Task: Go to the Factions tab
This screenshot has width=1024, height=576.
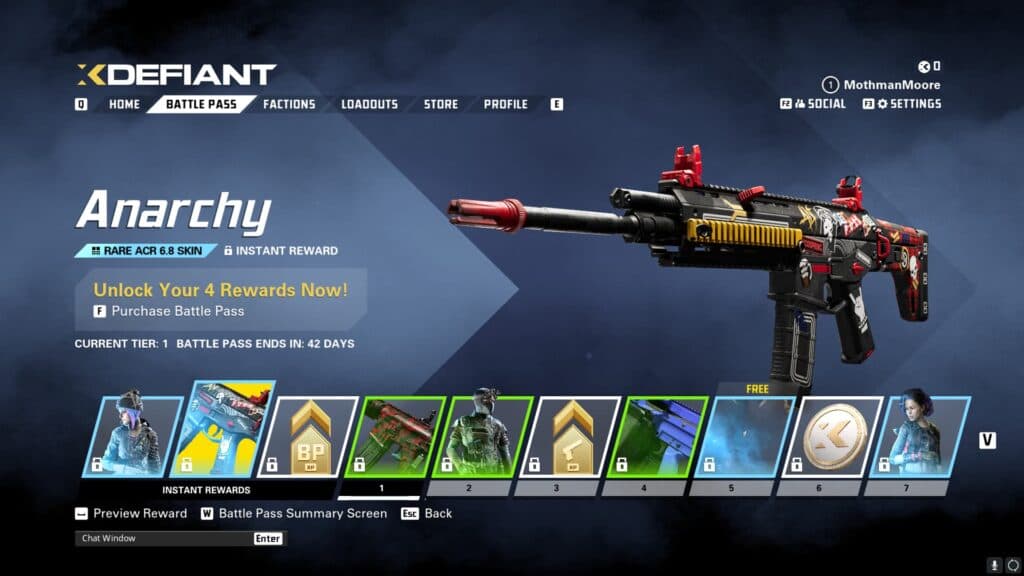Action: [289, 104]
